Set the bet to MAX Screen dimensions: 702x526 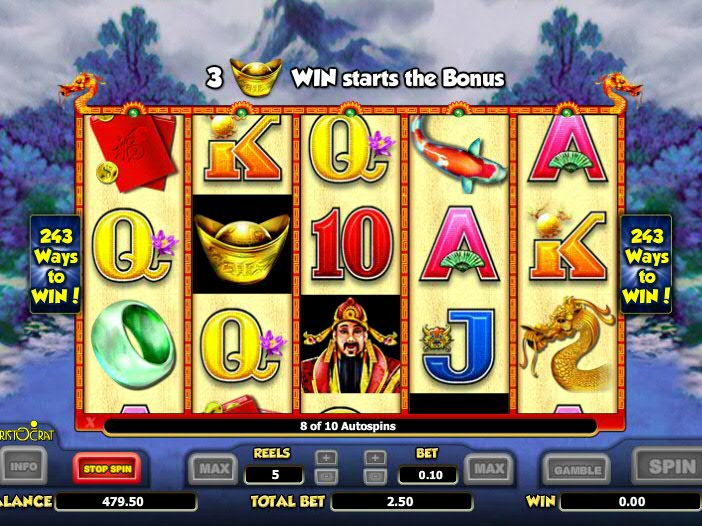(488, 467)
